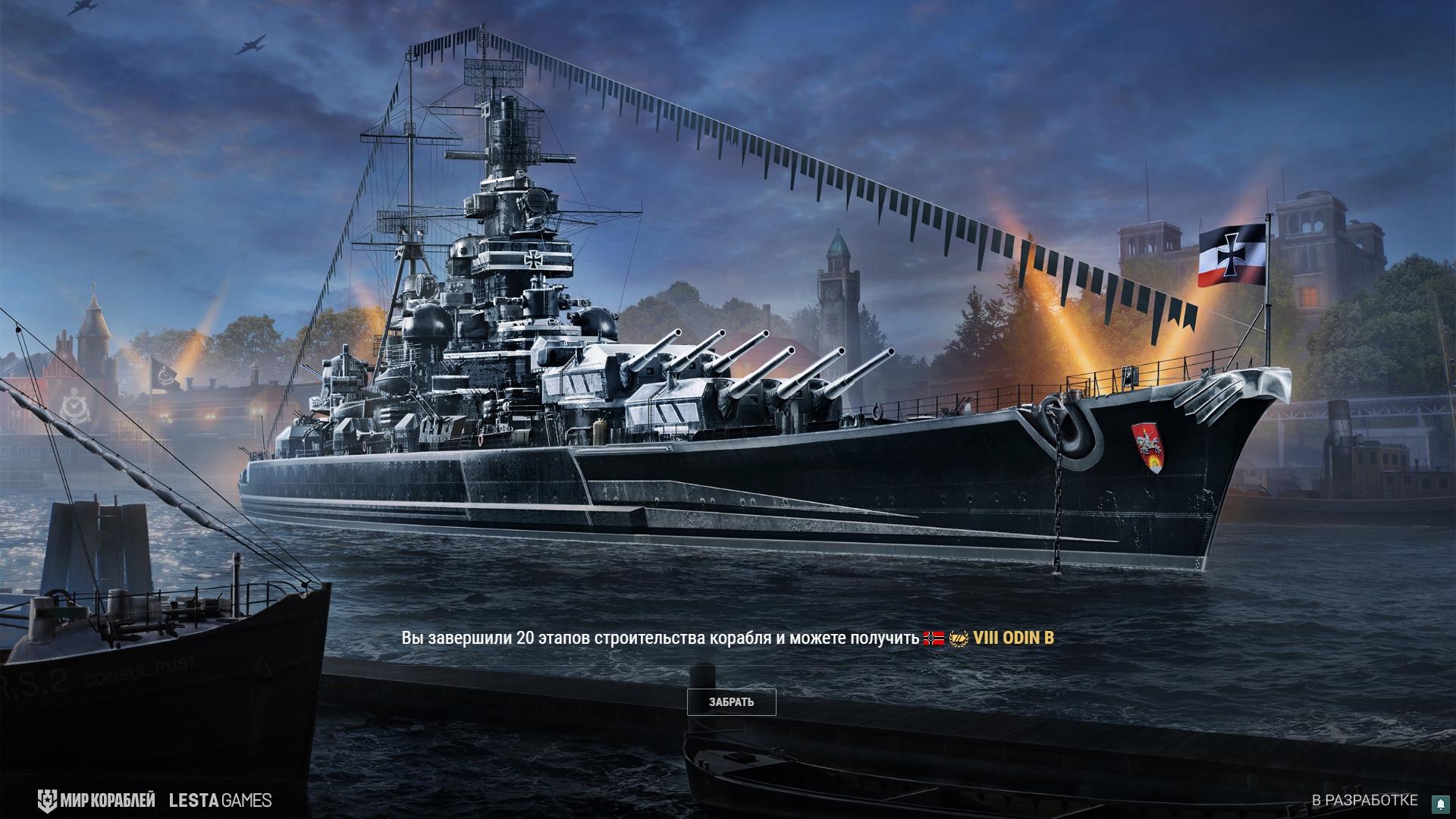Select the VIII ODIN B ship name
Image resolution: width=1456 pixels, height=819 pixels.
coord(1013,638)
